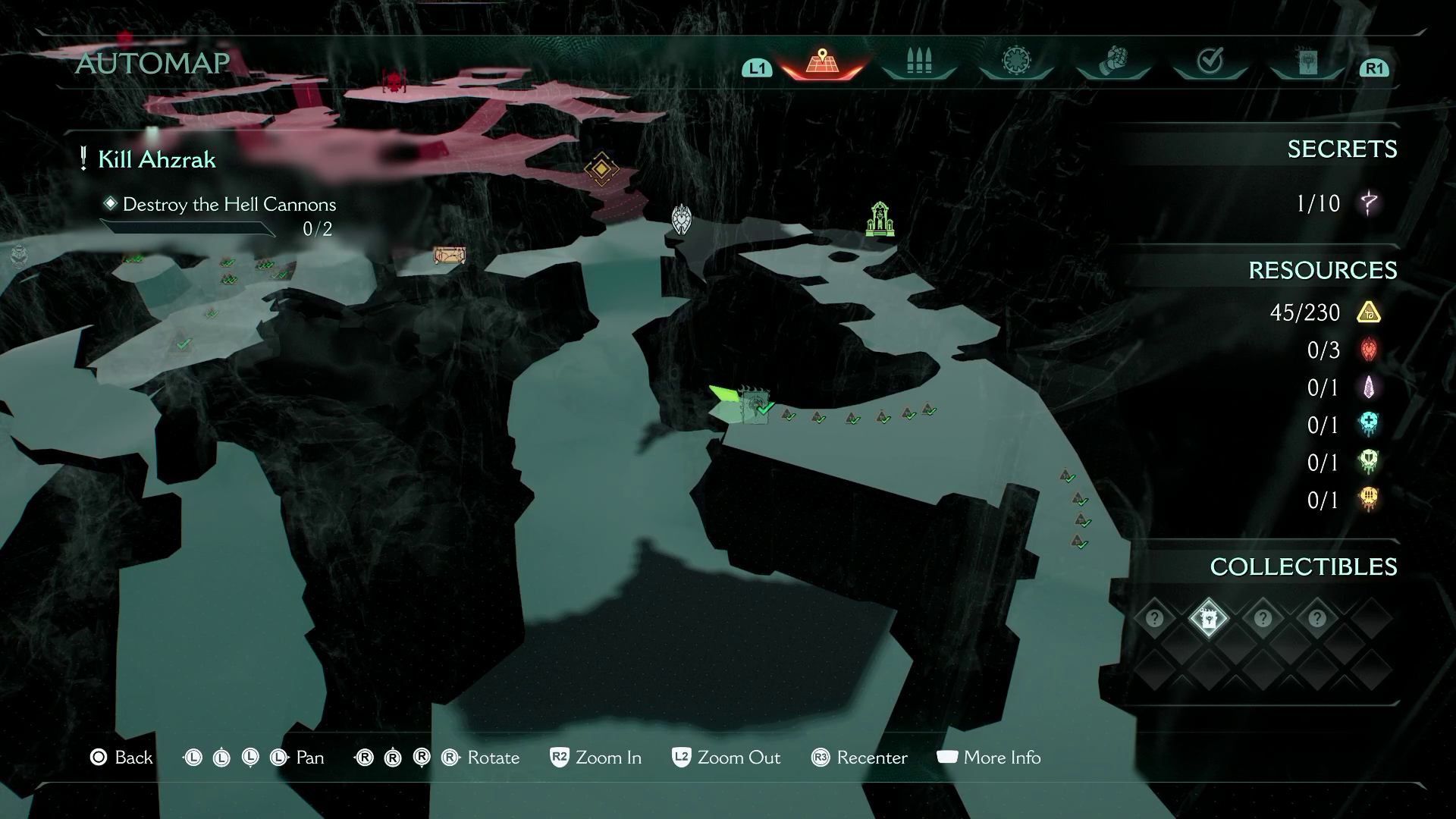Select the red demon skull map marker
The image size is (1456, 819).
coord(394,80)
